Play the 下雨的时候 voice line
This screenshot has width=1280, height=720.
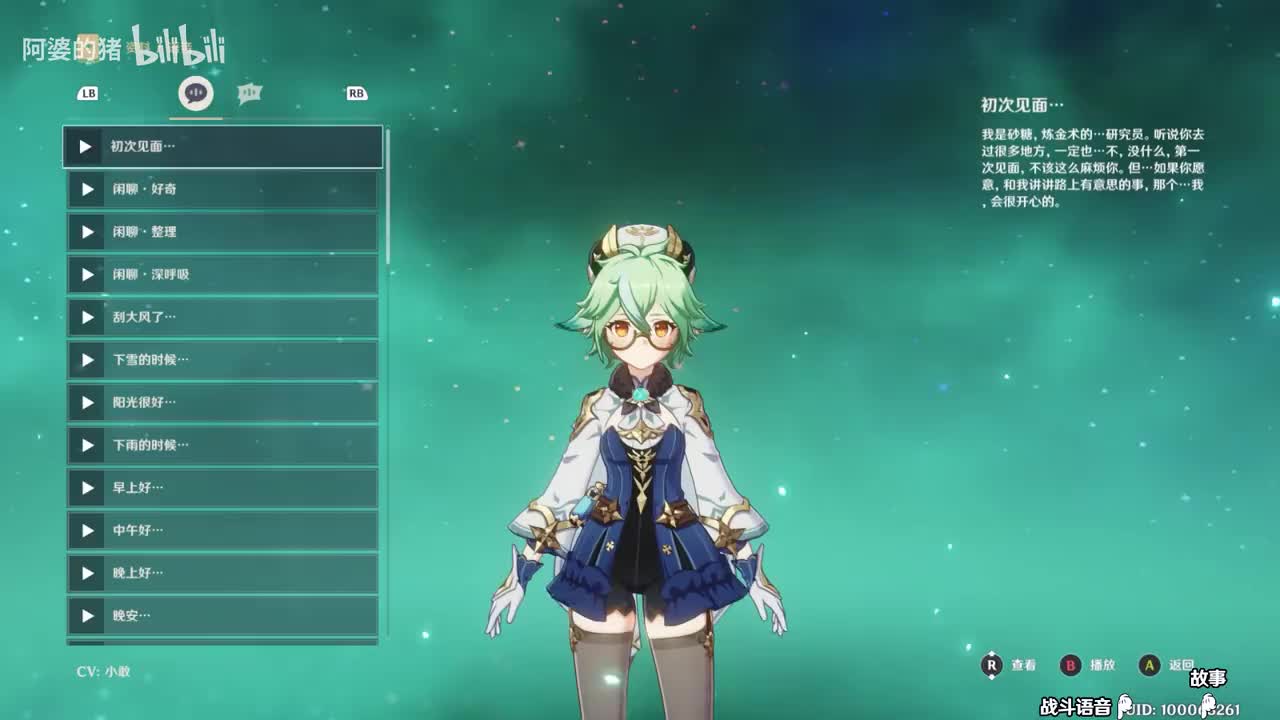[x=86, y=445]
